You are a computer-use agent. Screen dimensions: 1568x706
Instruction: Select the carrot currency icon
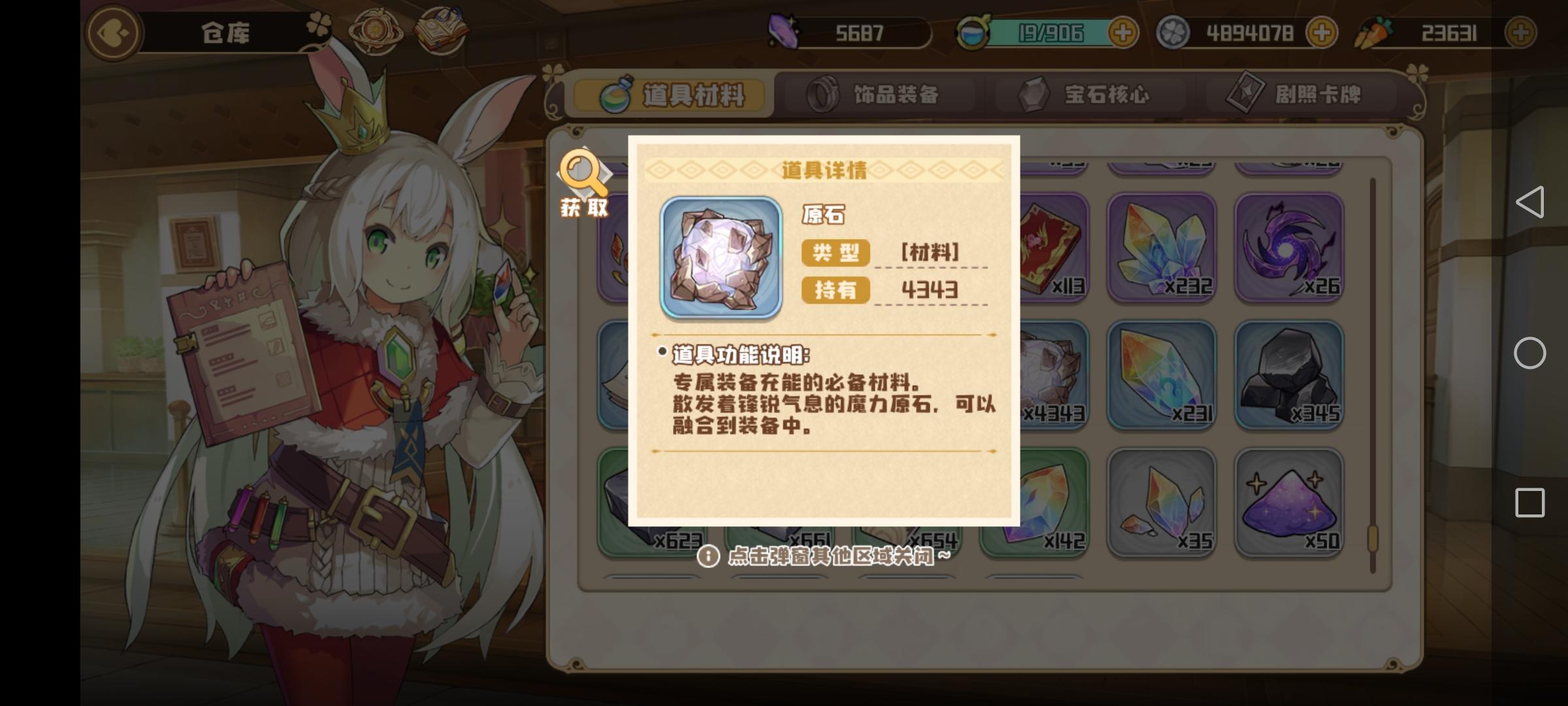click(1377, 31)
